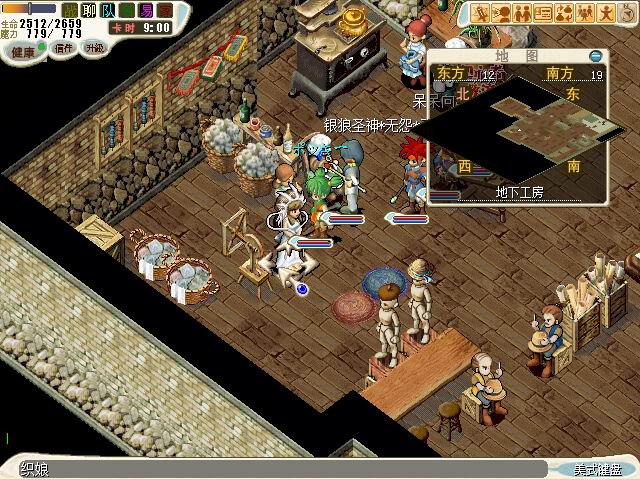Click the 升級 level-up button
This screenshot has width=640, height=480.
[x=95, y=48]
